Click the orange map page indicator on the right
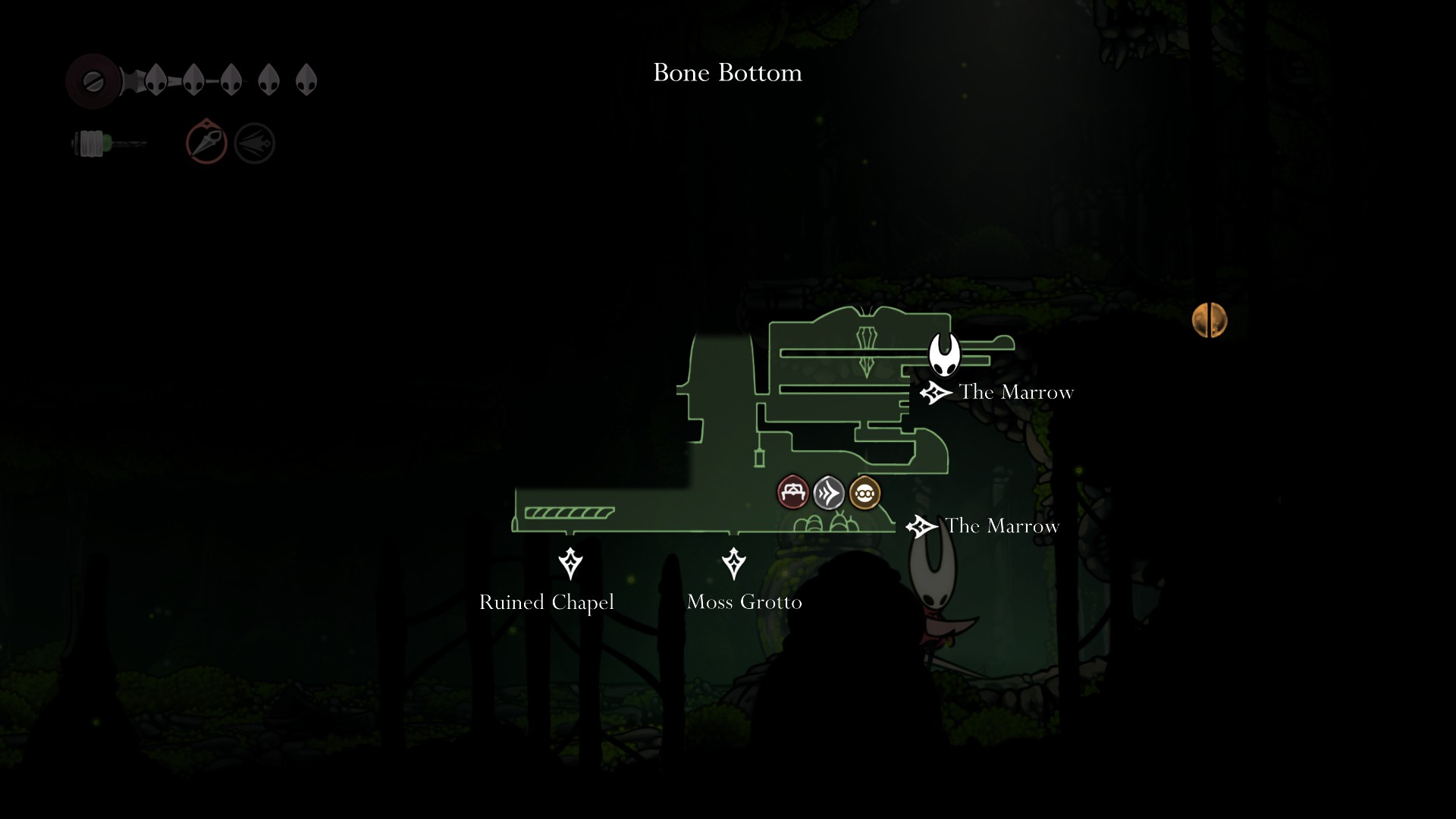Image resolution: width=1456 pixels, height=819 pixels. tap(1211, 320)
